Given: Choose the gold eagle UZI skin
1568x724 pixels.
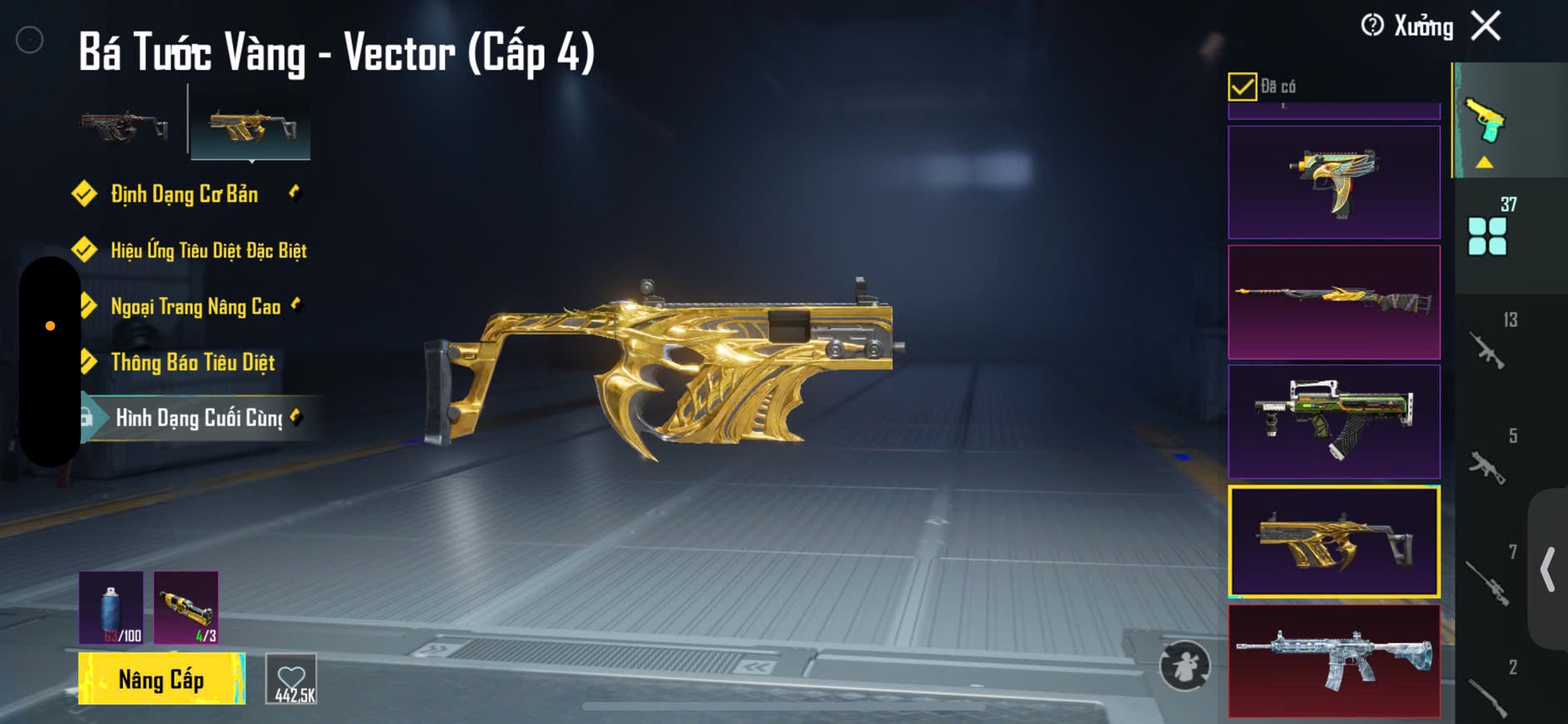Looking at the screenshot, I should point(1333,183).
